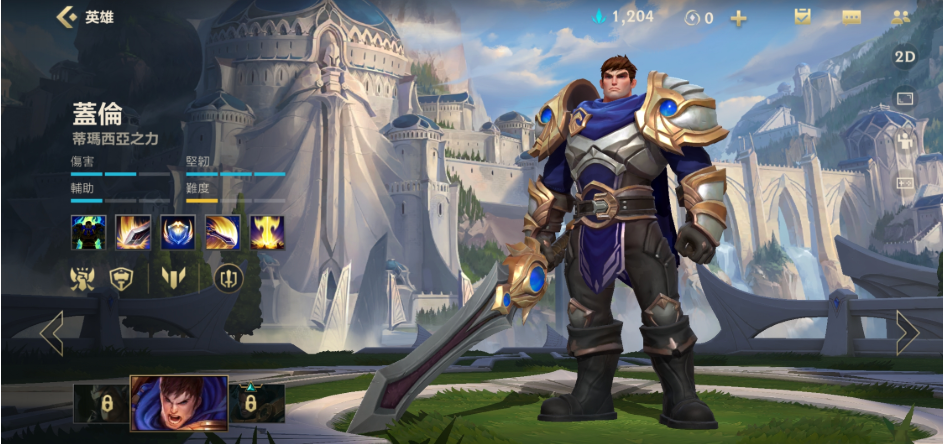This screenshot has height=444, width=943.
Task: Switch to the previous champion with left arrow
Action: [51, 333]
